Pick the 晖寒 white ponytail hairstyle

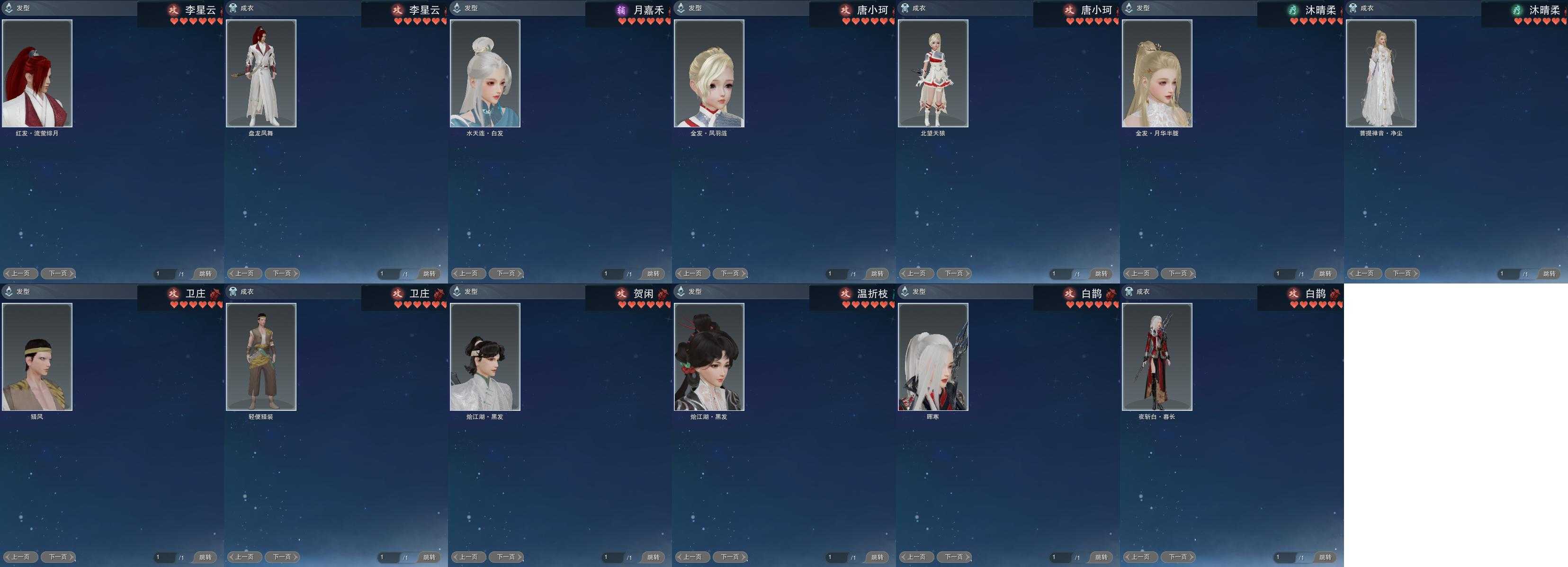coord(933,356)
